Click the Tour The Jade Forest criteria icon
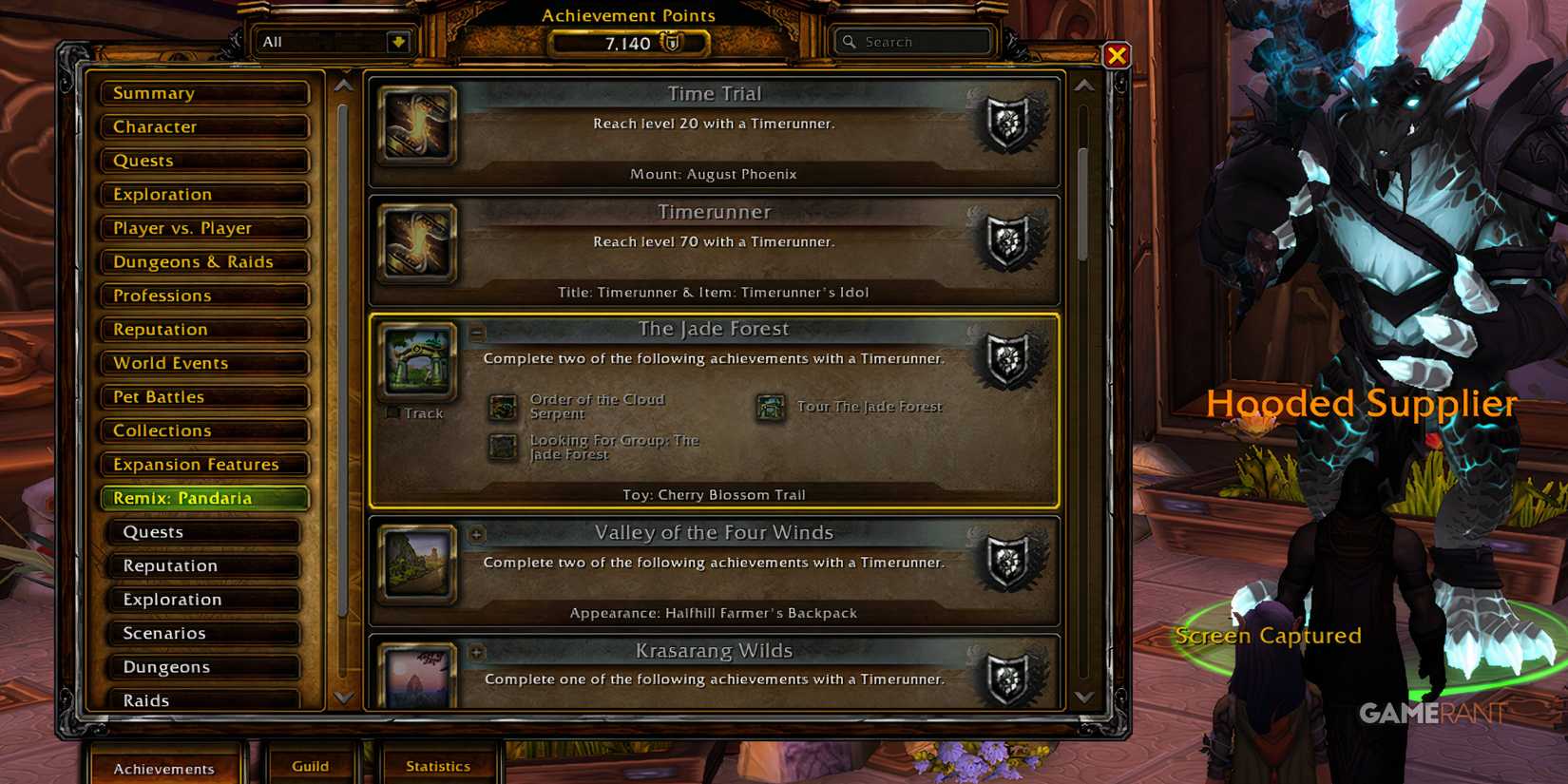The image size is (1568, 784). (x=769, y=406)
